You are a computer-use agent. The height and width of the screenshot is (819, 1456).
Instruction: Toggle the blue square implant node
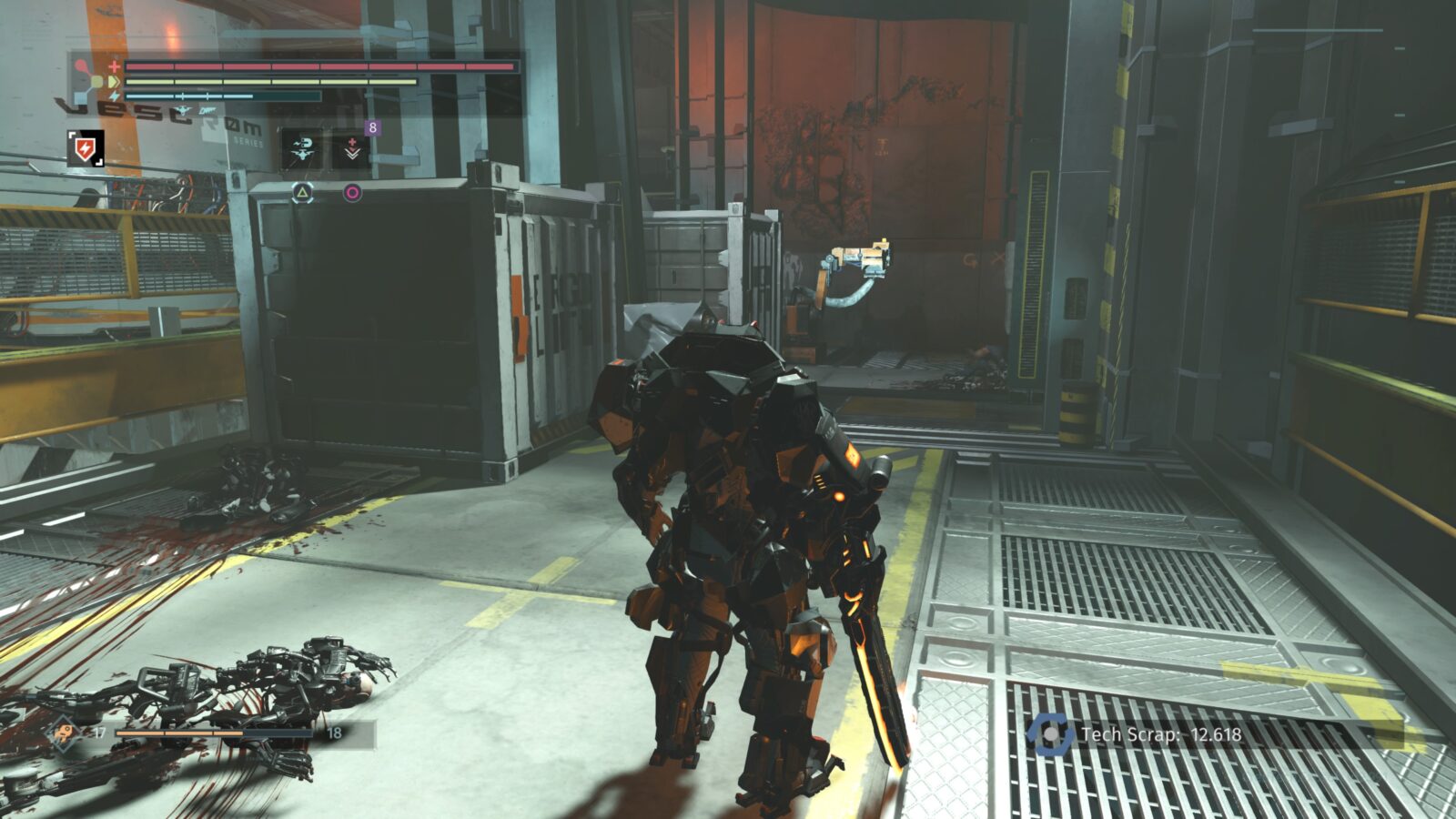pos(79,96)
